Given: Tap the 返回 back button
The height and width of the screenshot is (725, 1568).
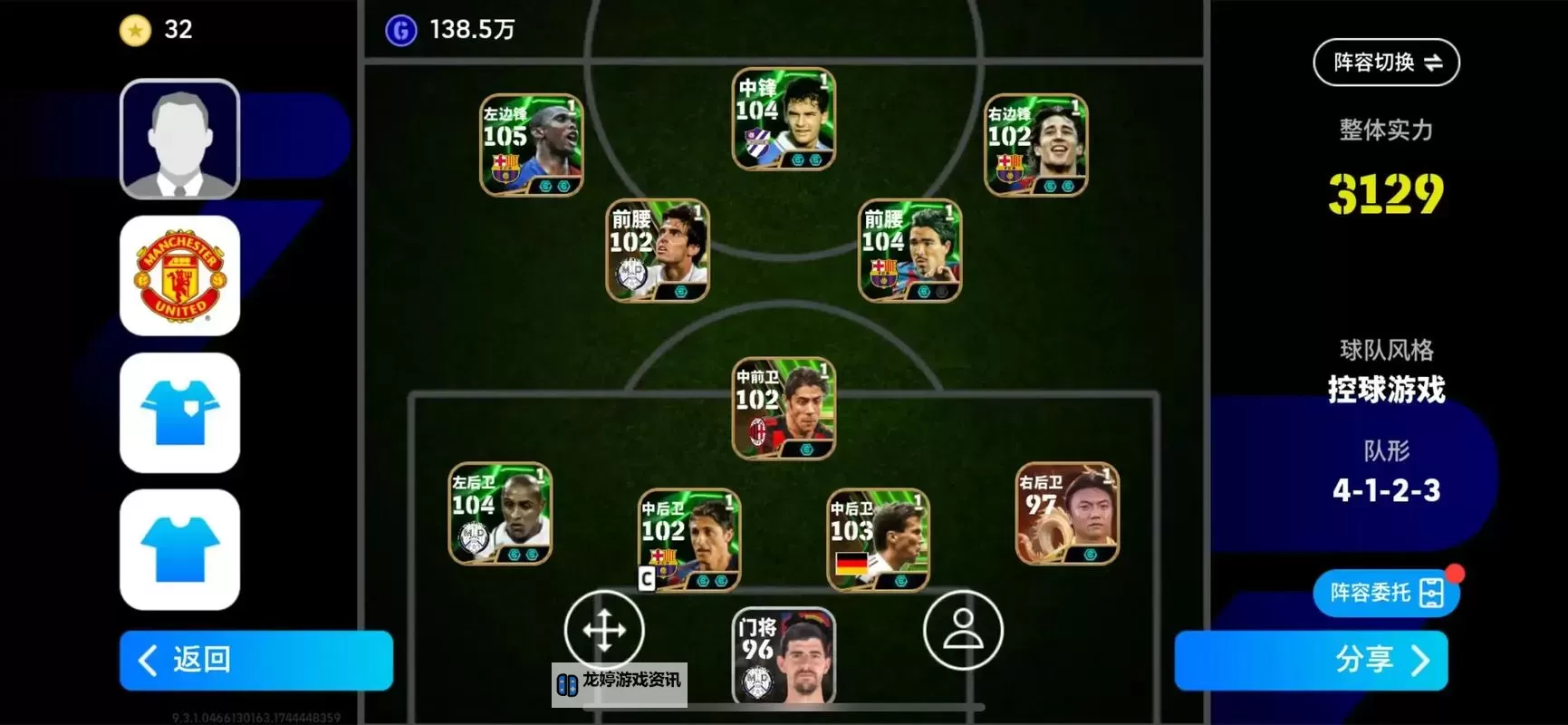Looking at the screenshot, I should point(255,661).
